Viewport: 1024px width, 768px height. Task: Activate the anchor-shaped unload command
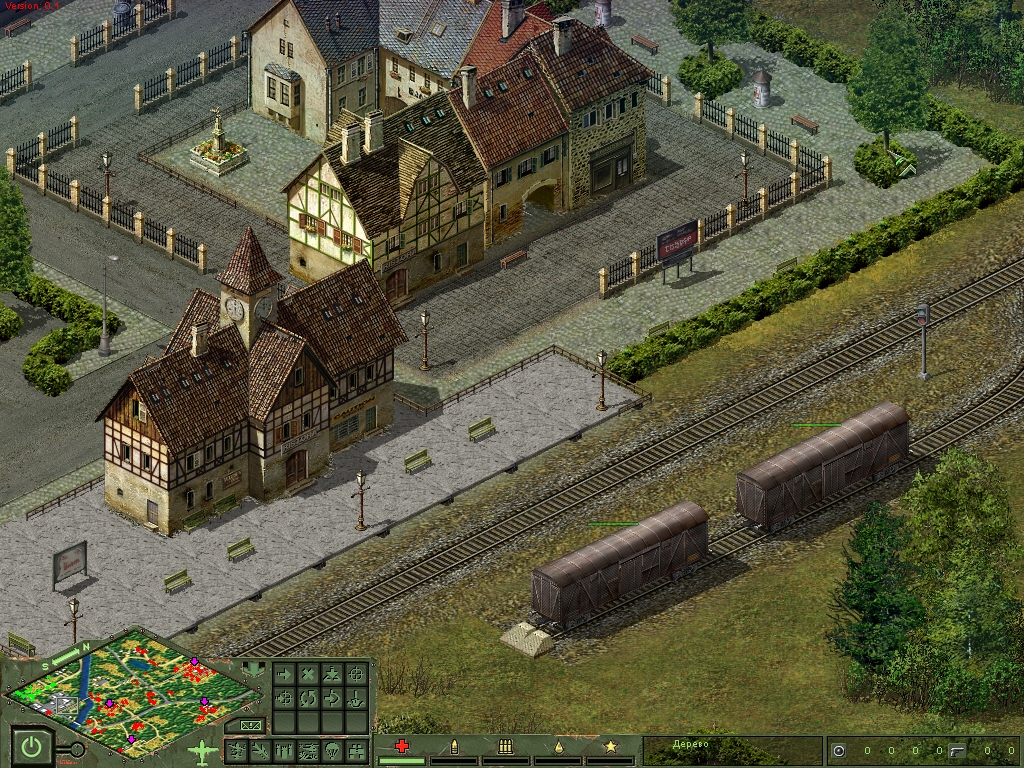pos(356,698)
